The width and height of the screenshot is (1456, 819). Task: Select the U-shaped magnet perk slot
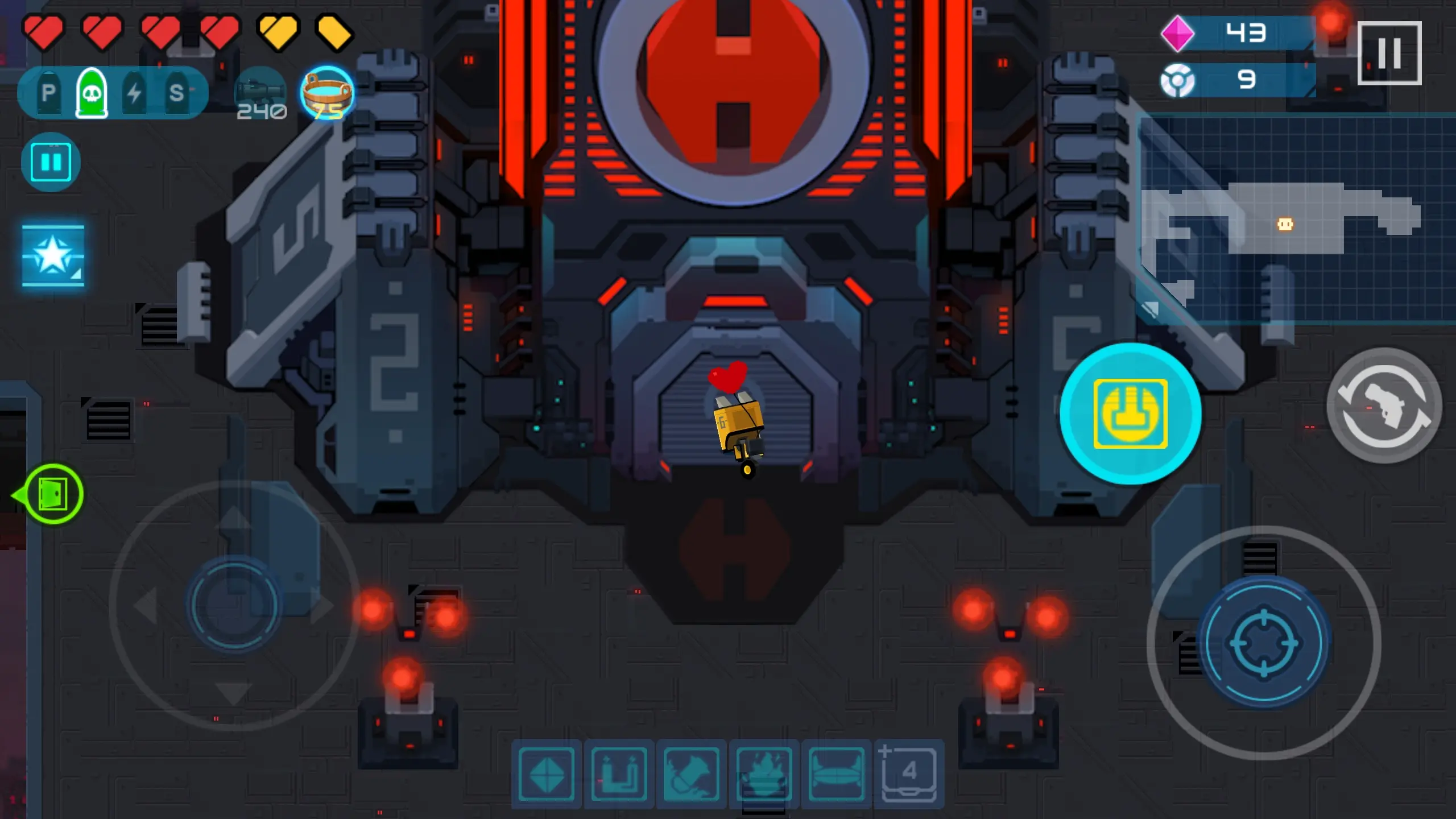coord(619,774)
